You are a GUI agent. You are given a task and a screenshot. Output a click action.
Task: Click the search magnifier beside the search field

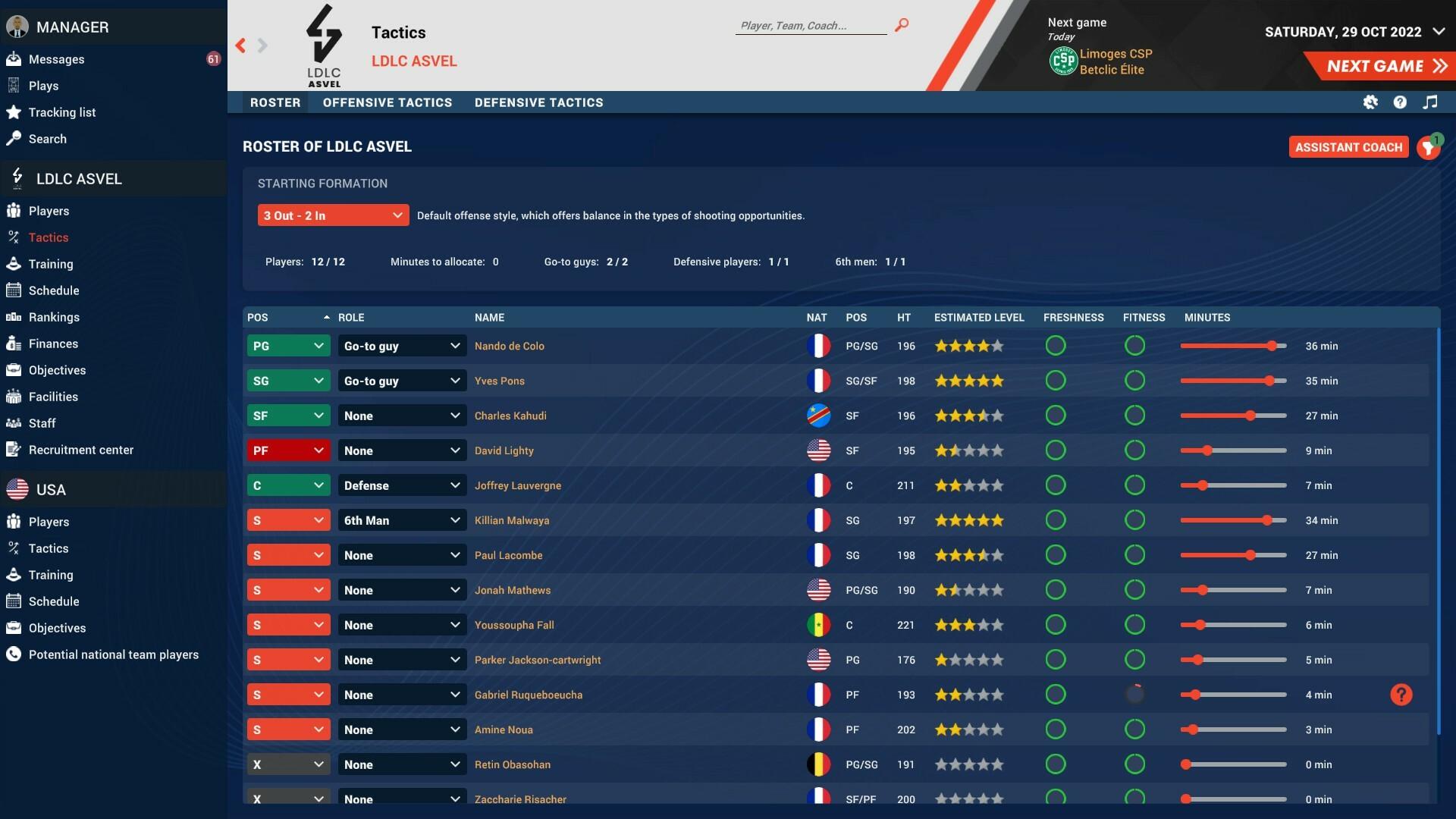pos(902,24)
